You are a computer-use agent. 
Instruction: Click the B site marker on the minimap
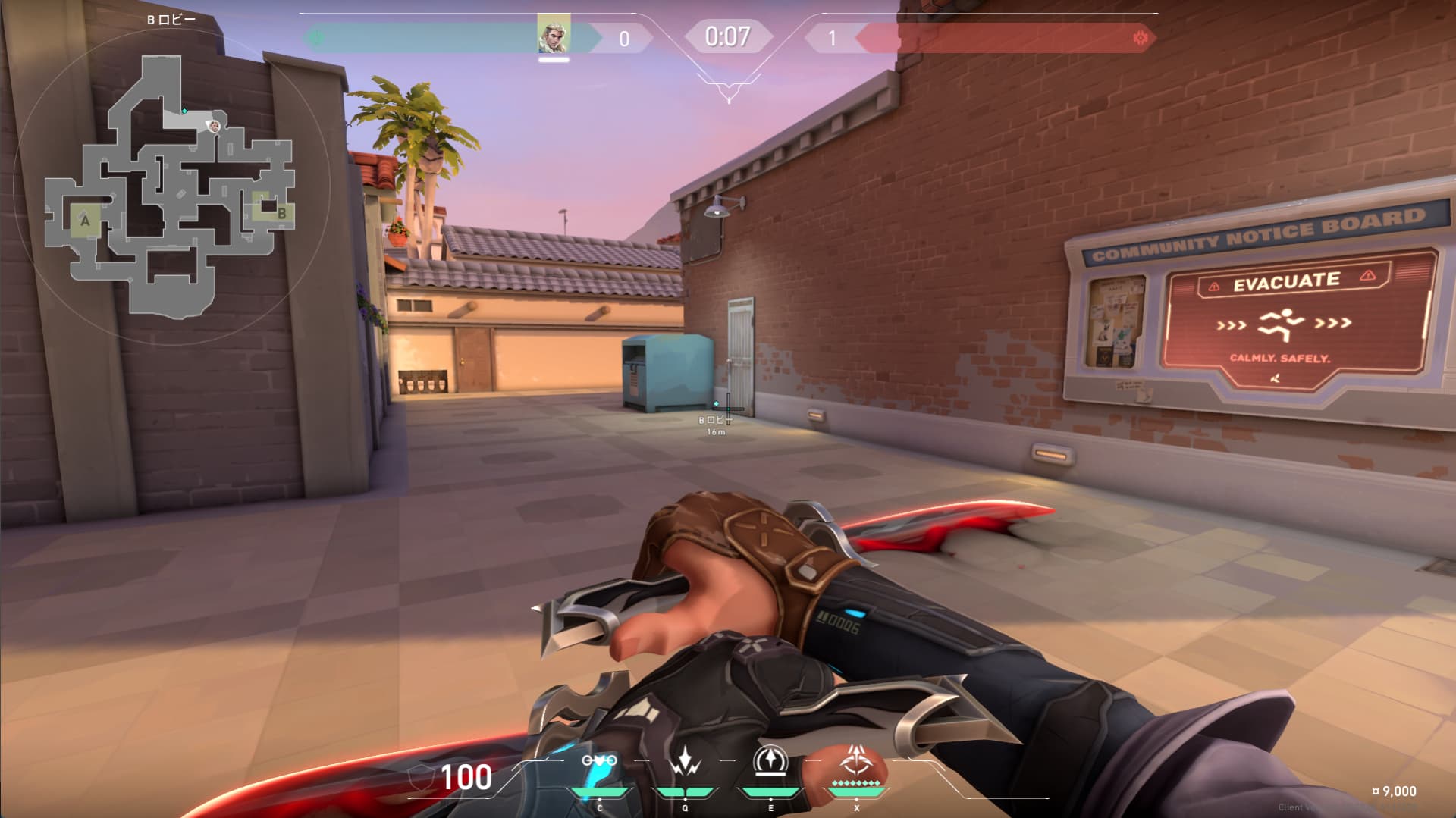281,214
